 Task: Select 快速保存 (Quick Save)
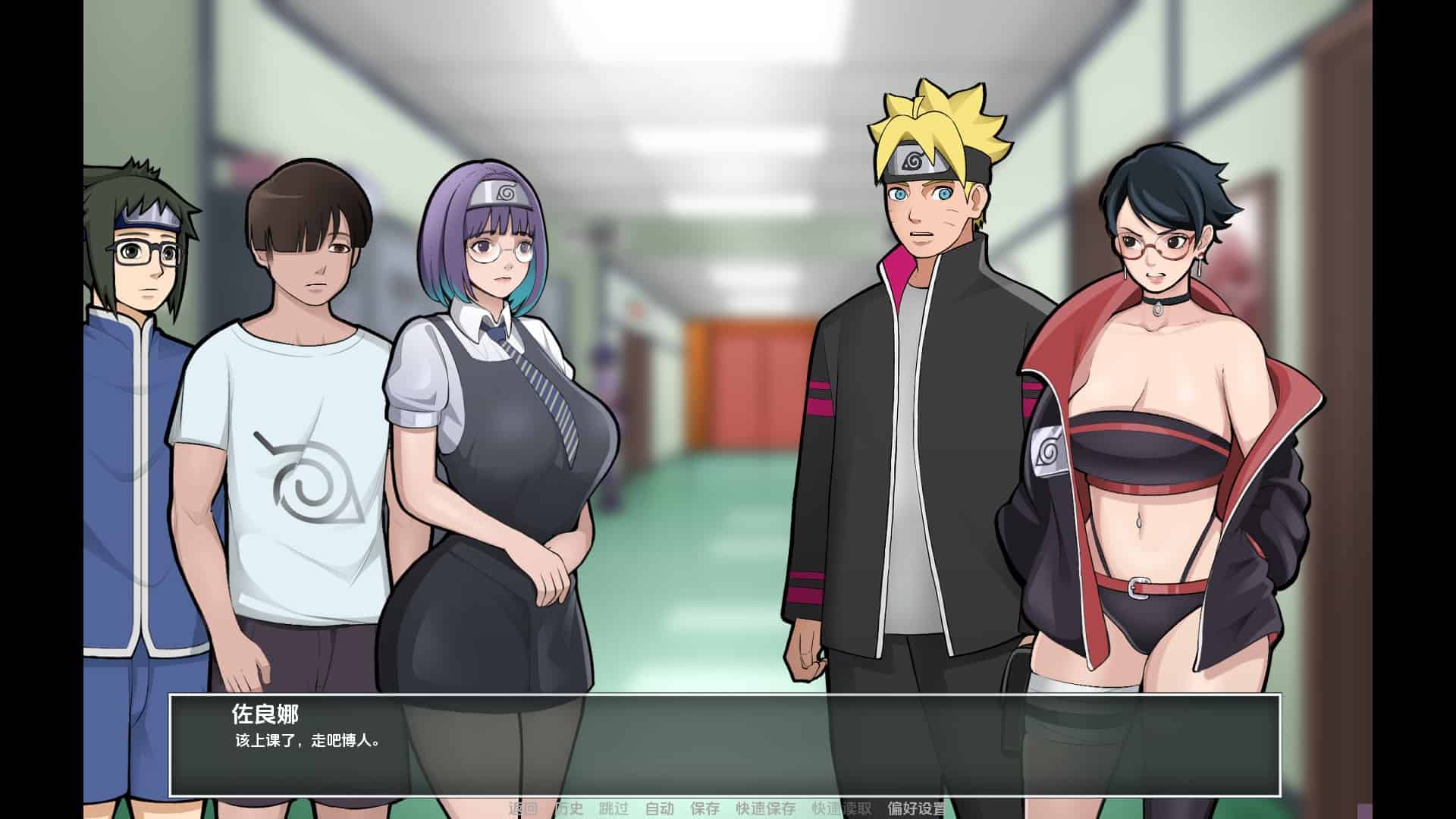tap(766, 808)
